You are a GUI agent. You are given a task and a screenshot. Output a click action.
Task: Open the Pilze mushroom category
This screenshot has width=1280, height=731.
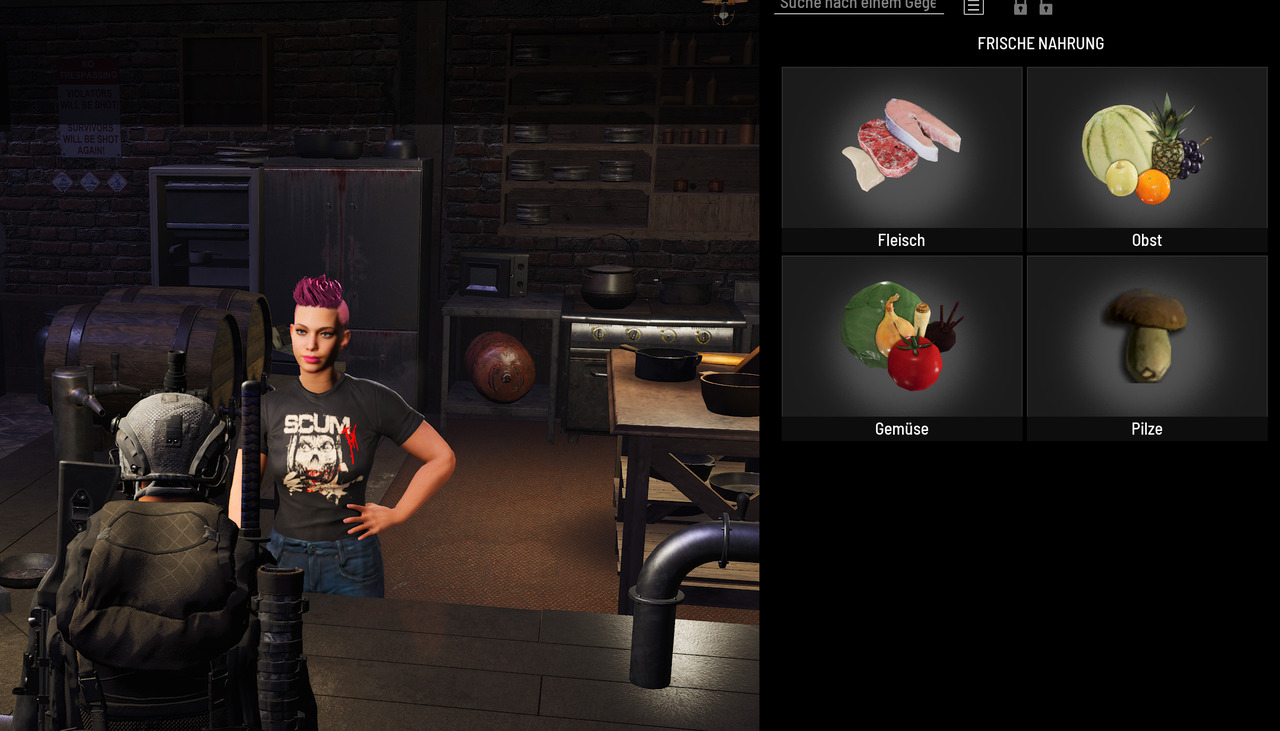pos(1146,347)
